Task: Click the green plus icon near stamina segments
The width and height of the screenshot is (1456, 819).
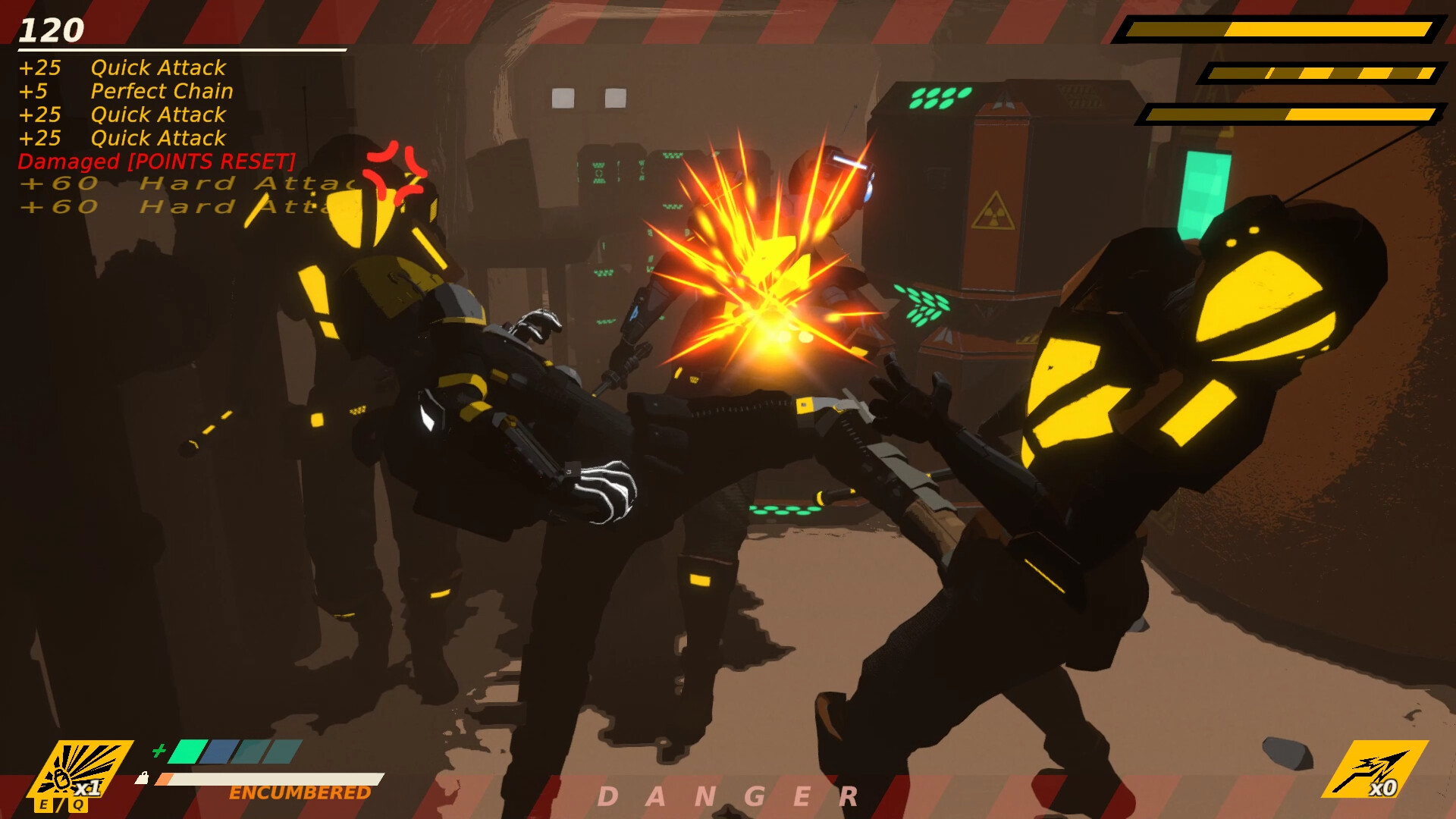Action: [159, 752]
